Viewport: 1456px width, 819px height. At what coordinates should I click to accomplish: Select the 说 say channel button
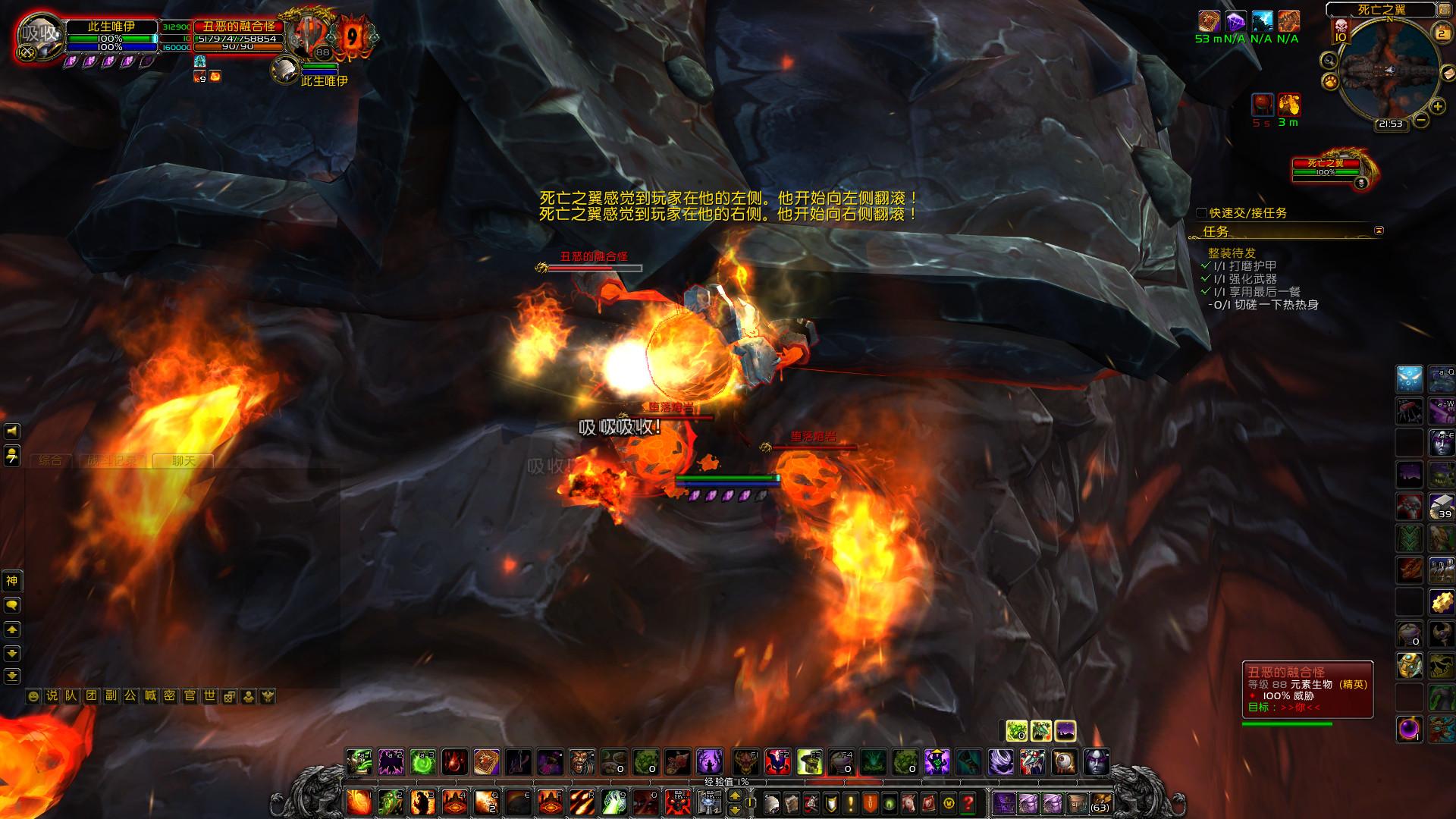click(x=52, y=695)
